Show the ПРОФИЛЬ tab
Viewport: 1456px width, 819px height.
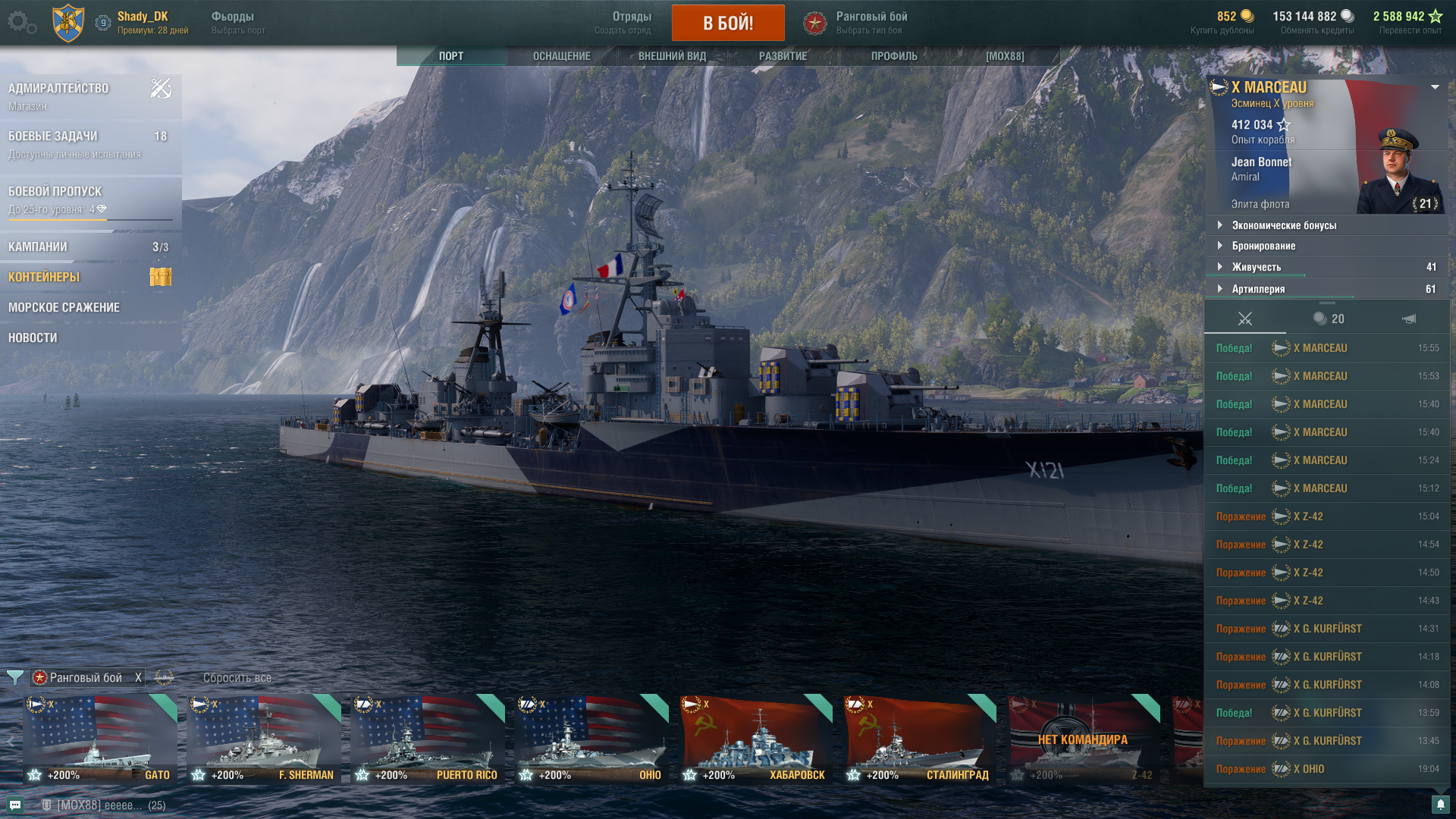[894, 56]
